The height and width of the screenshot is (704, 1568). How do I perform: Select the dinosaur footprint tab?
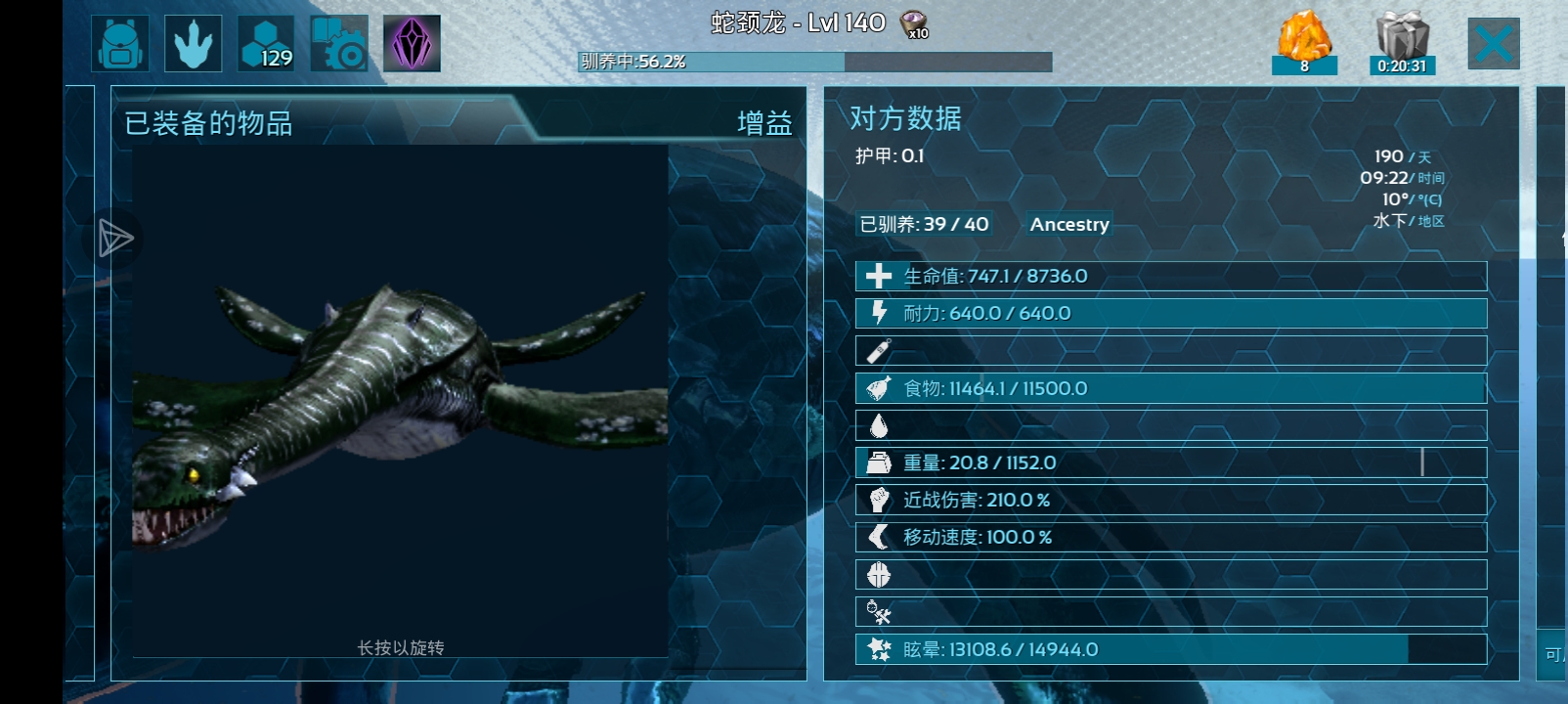coord(193,44)
